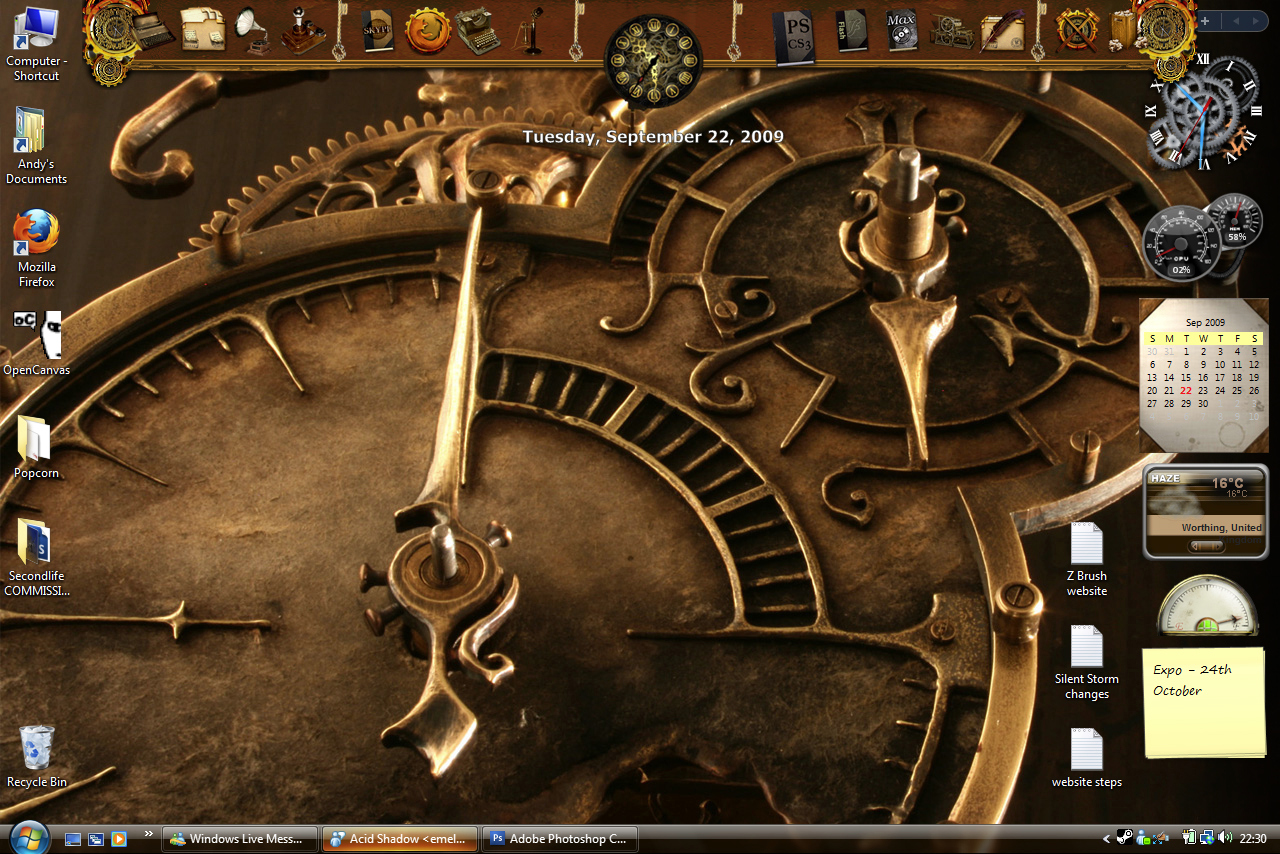Image resolution: width=1280 pixels, height=854 pixels.
Task: Open the Popcorn folder
Action: point(36,439)
